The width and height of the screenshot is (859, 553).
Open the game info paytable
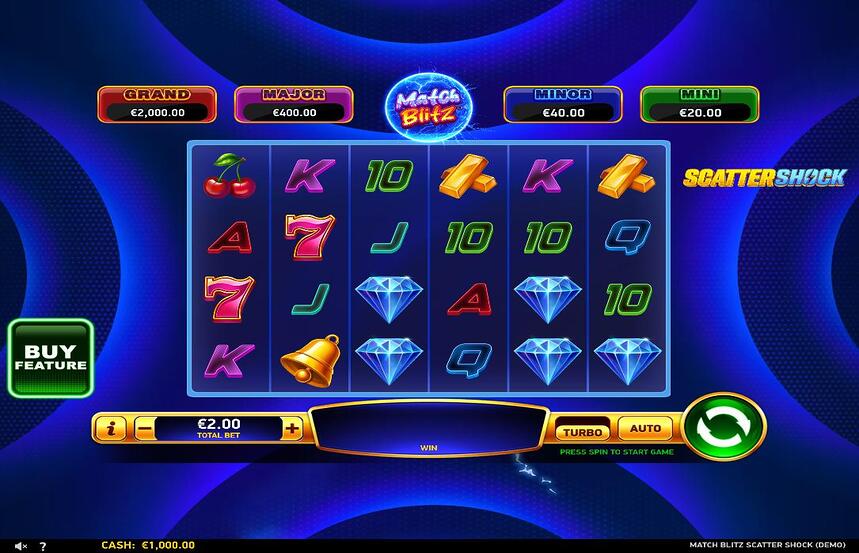(111, 429)
